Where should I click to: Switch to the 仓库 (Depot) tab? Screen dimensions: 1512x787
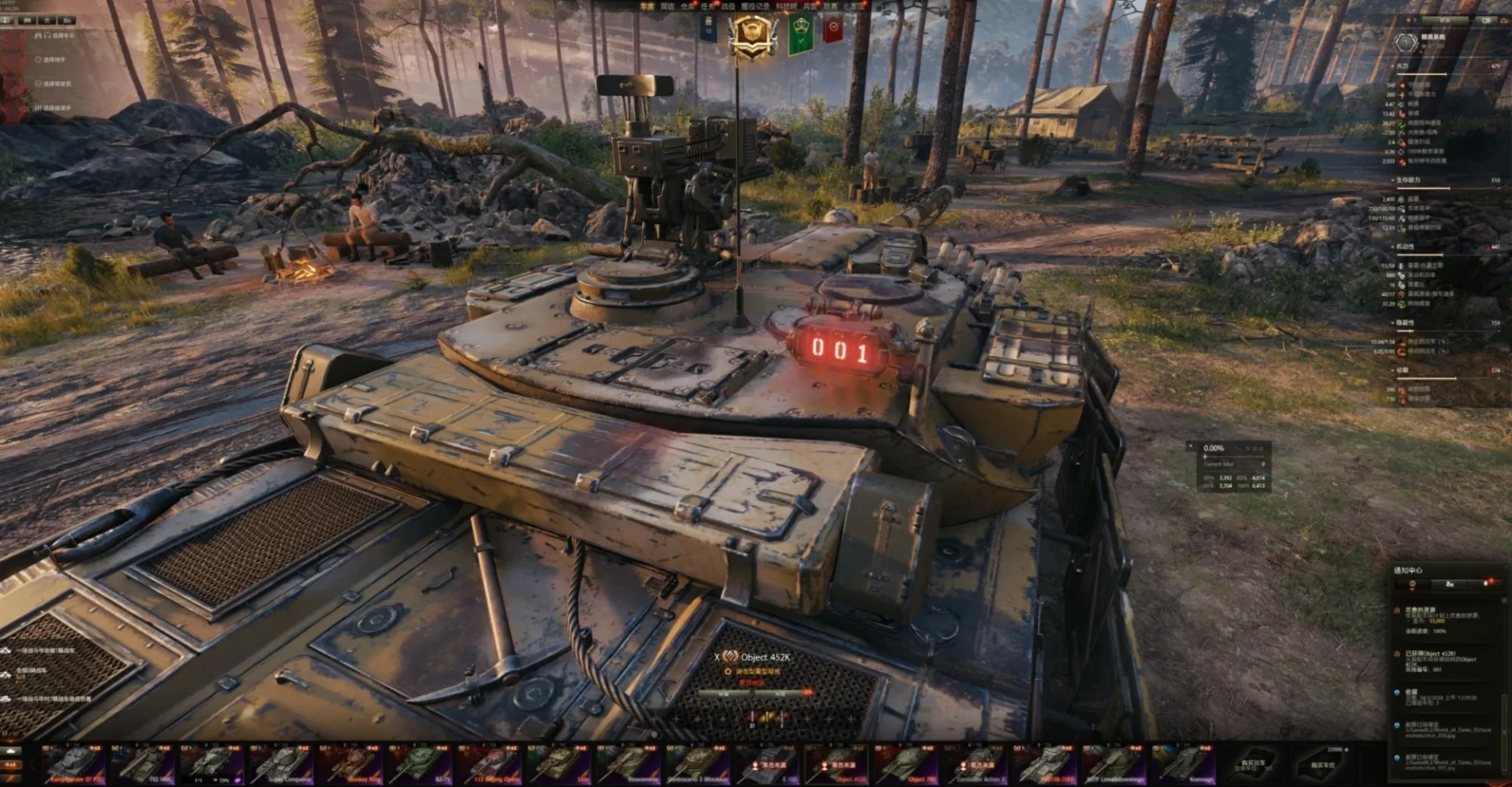click(x=687, y=6)
